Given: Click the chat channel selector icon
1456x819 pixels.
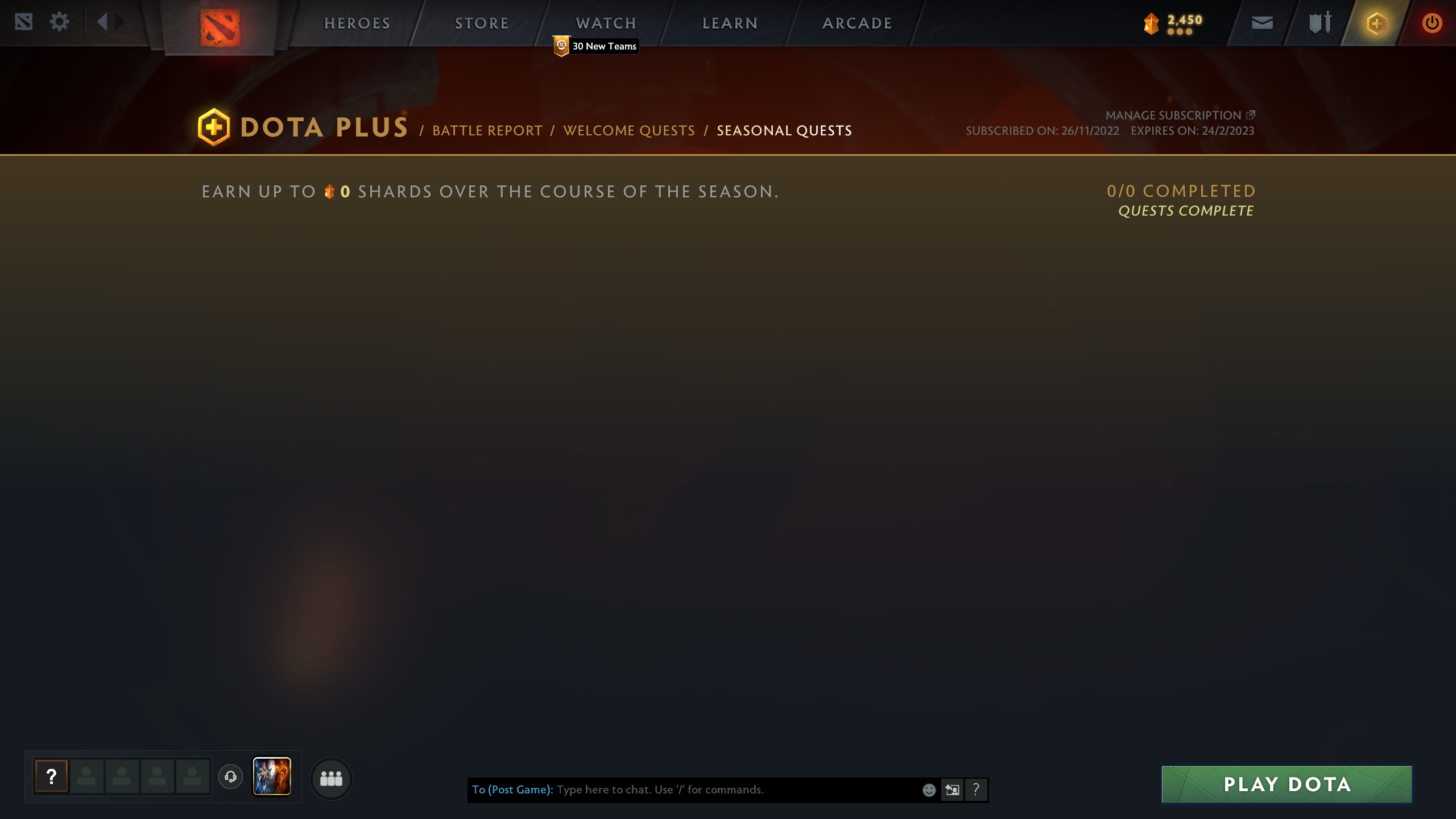Looking at the screenshot, I should point(953,789).
